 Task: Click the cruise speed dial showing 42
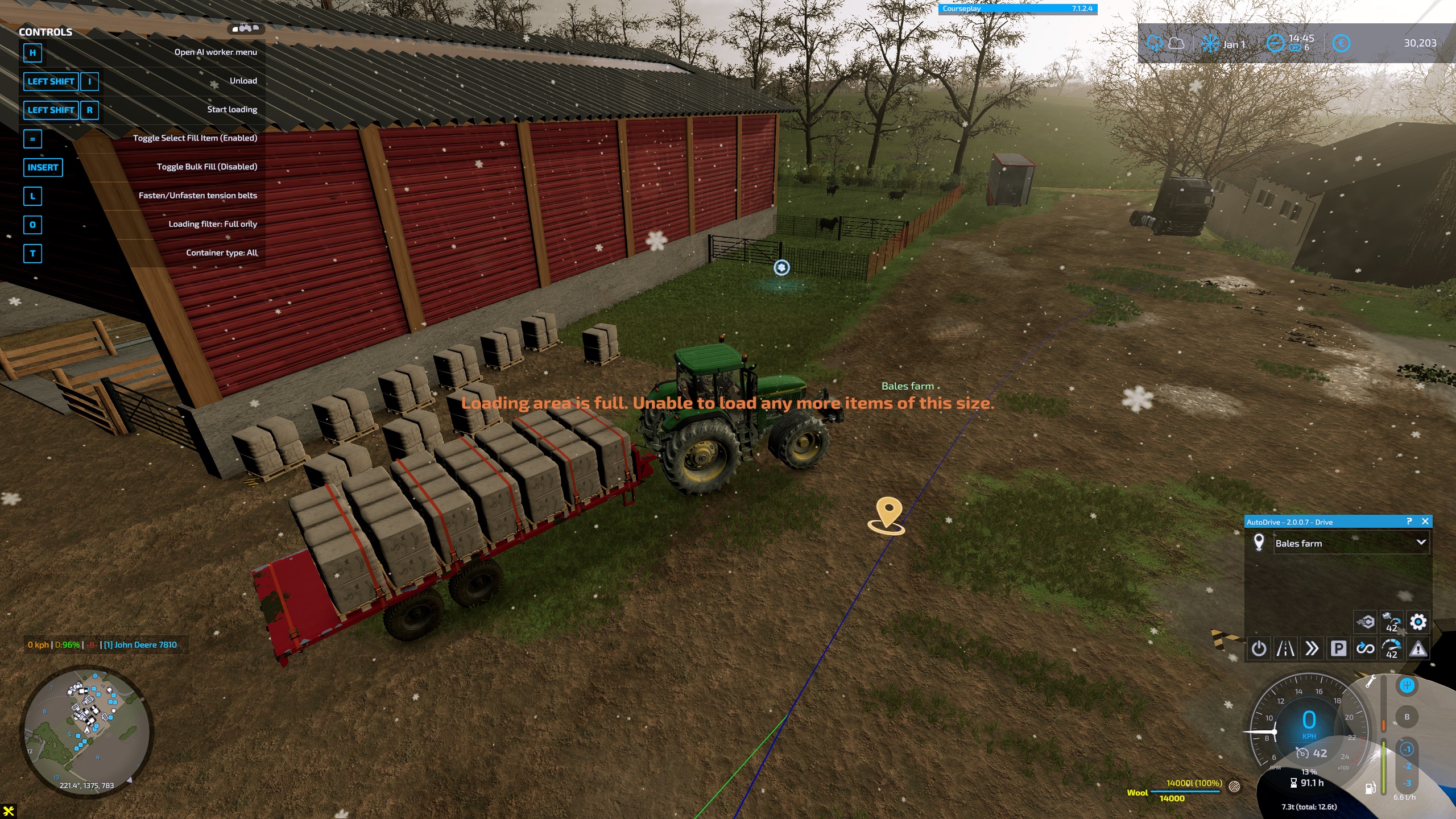(1392, 650)
